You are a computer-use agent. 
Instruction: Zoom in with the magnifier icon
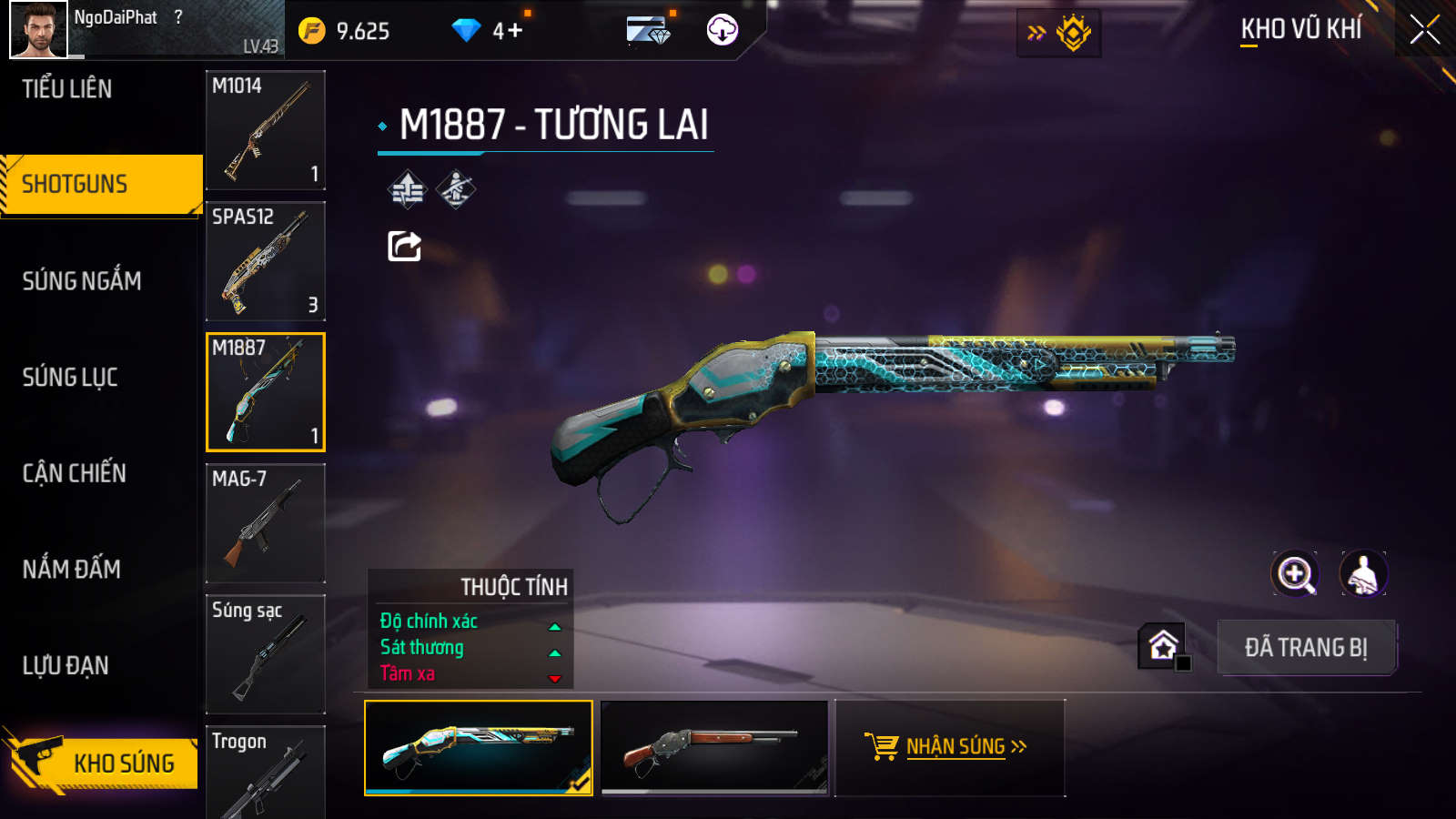[x=1295, y=574]
